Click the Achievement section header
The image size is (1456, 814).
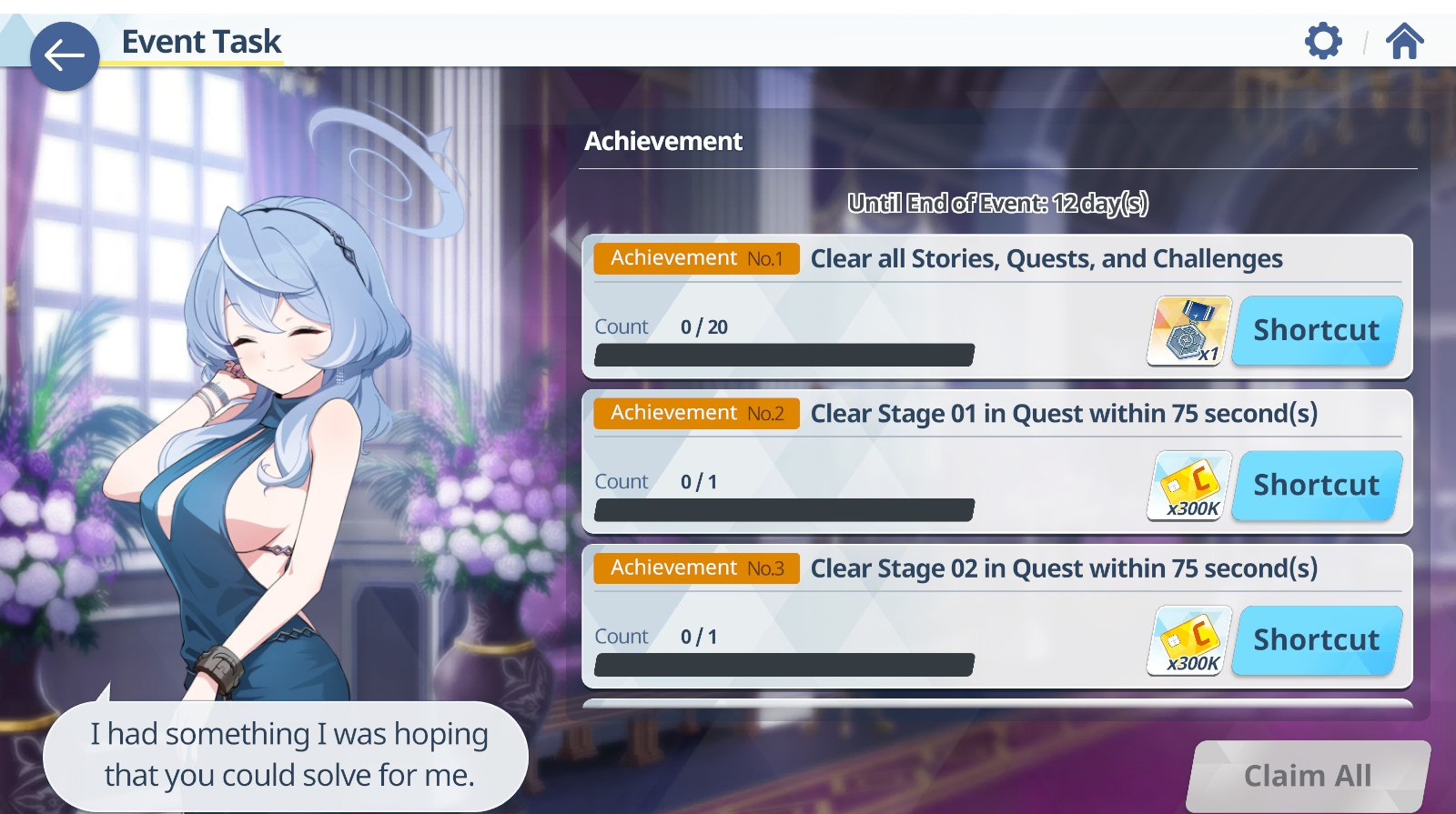pos(663,141)
